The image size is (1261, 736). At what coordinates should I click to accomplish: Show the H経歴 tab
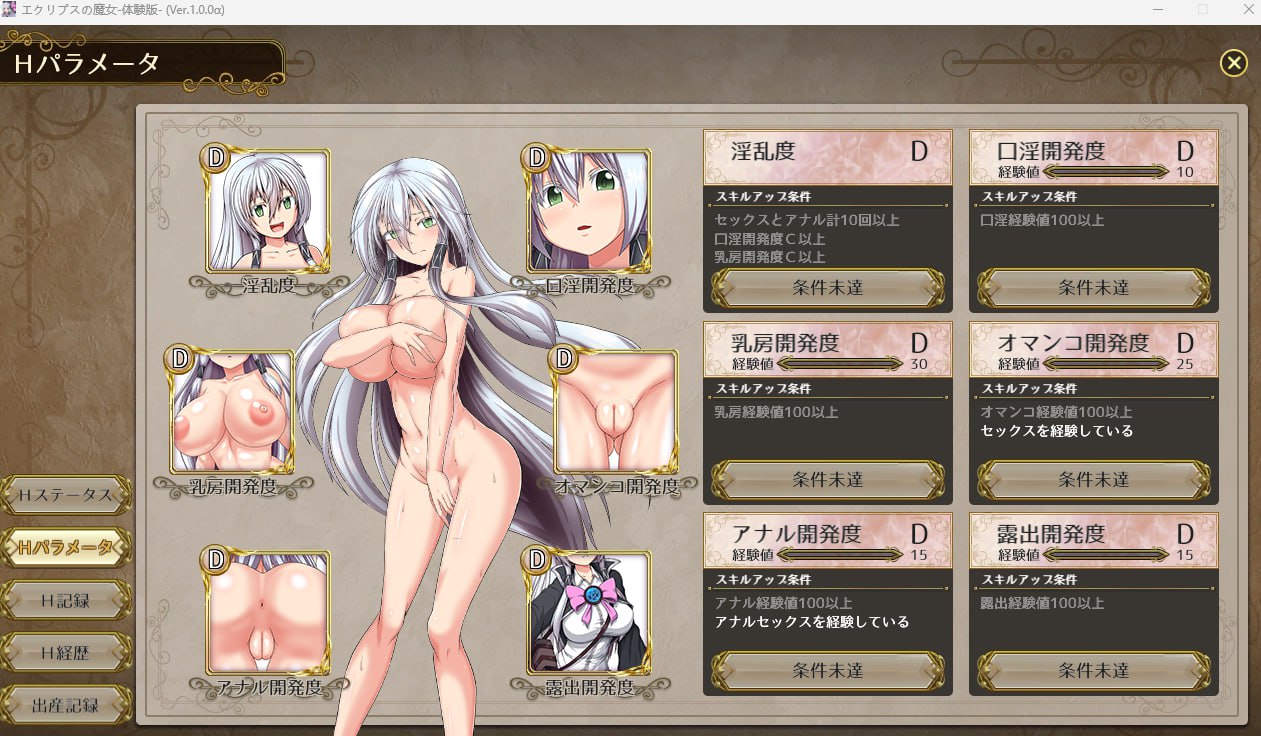pos(66,653)
